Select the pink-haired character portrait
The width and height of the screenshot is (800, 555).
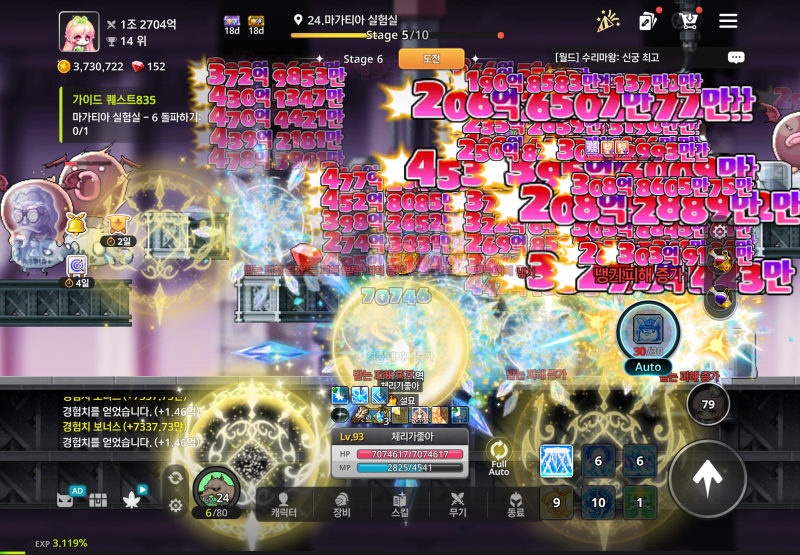tap(78, 31)
